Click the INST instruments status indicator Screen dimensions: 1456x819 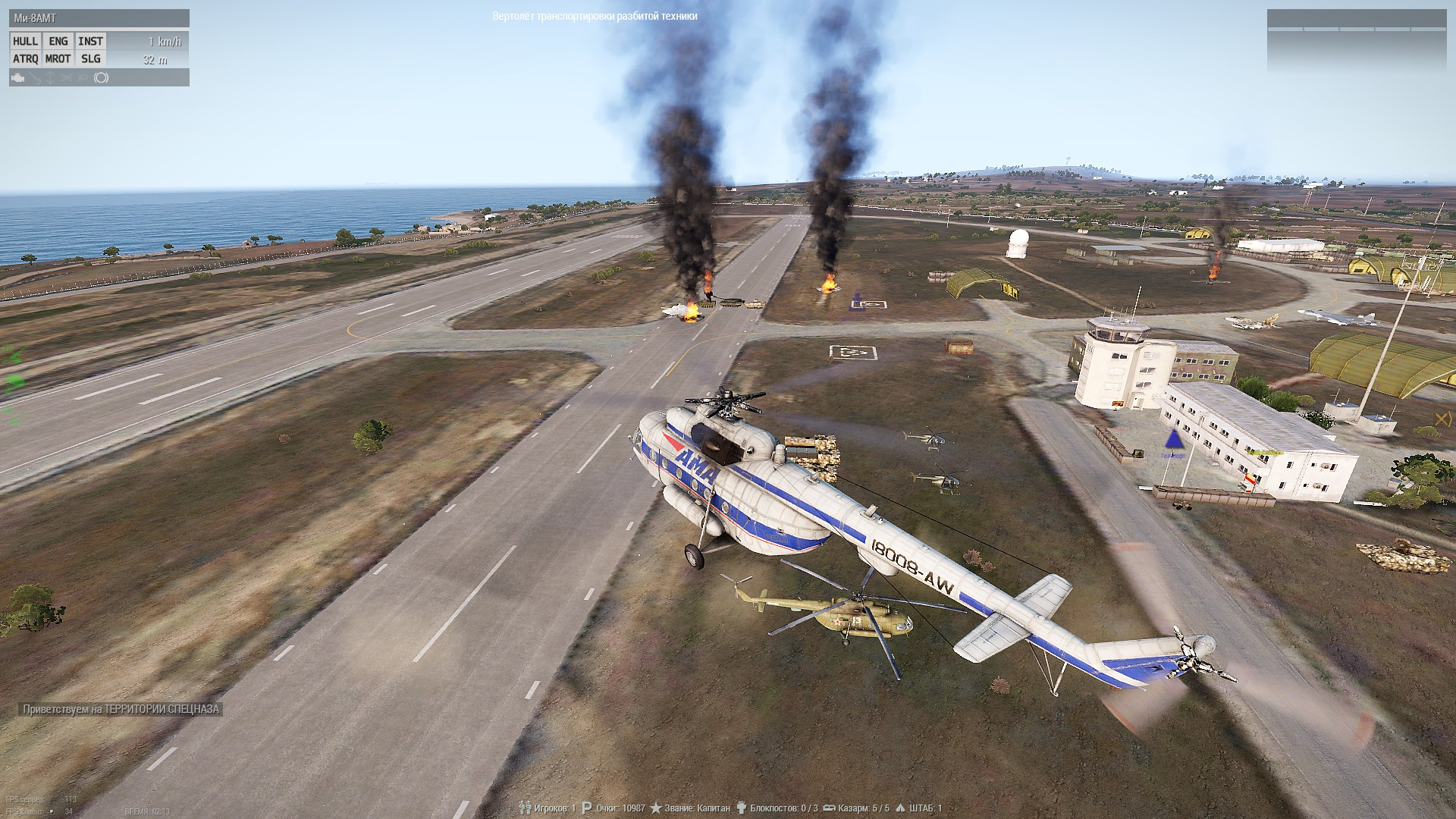click(90, 42)
